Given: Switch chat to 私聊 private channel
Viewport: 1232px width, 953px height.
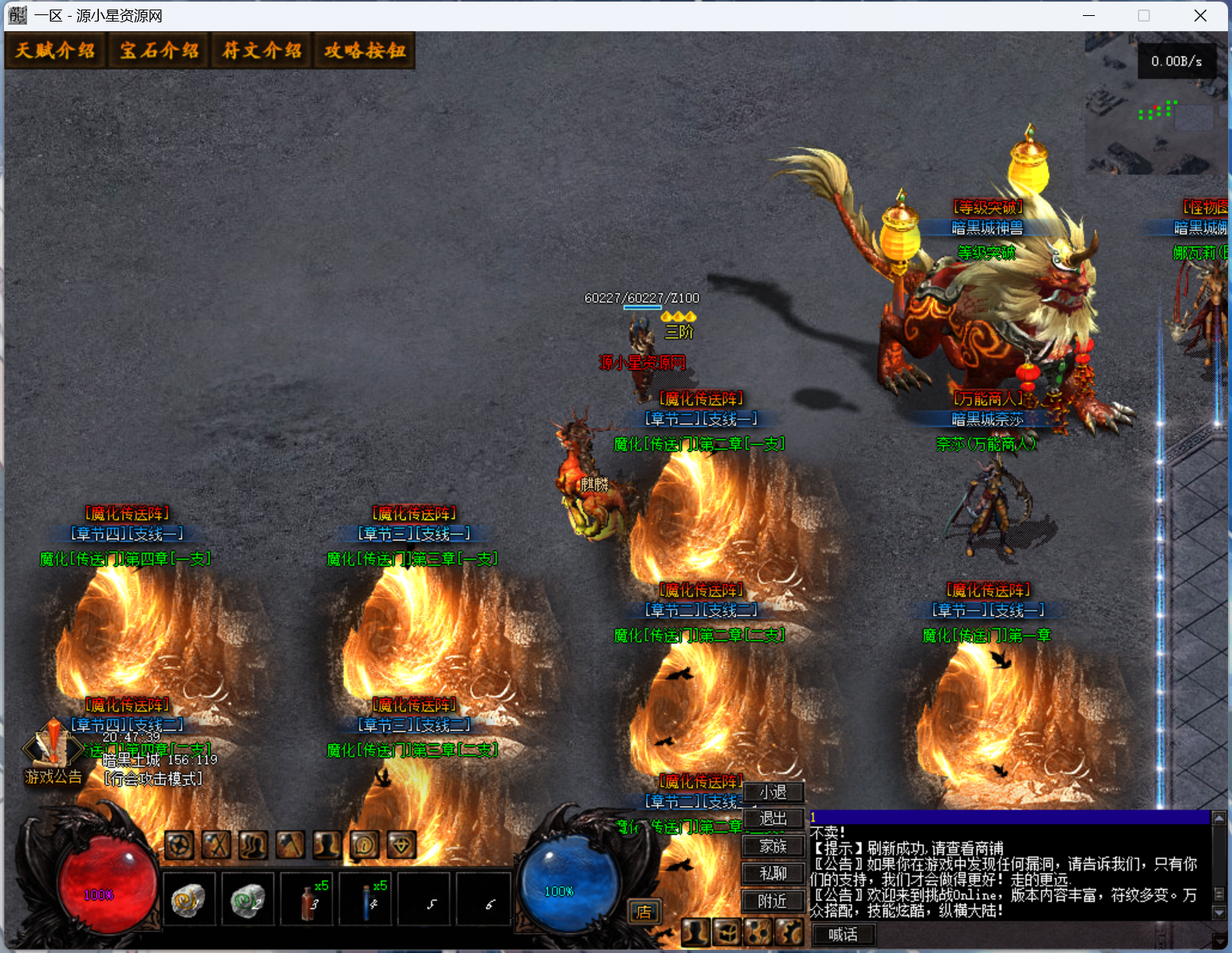Looking at the screenshot, I should 772,874.
